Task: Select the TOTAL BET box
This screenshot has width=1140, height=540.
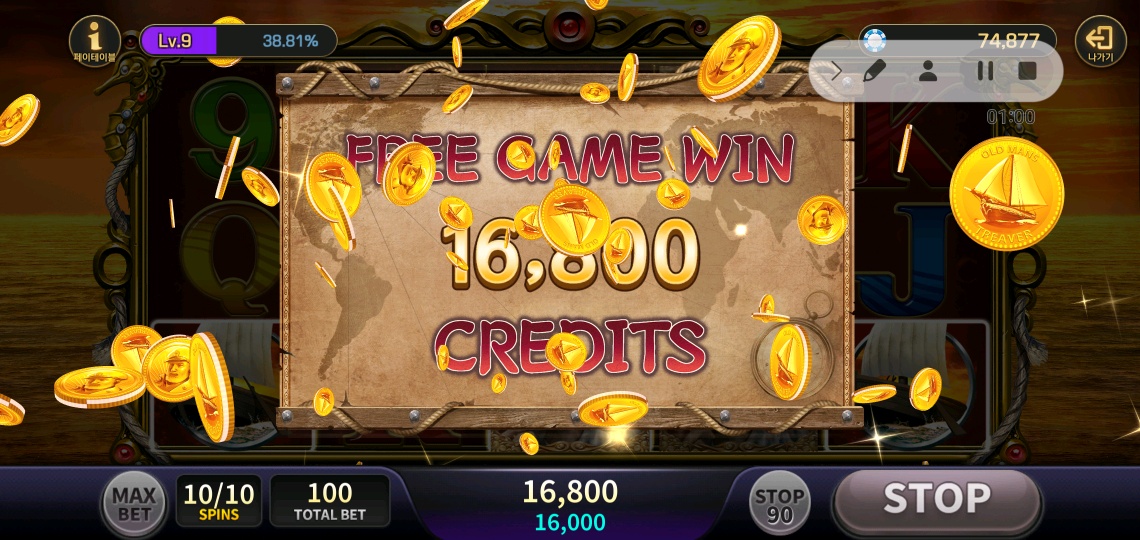Action: (x=329, y=502)
